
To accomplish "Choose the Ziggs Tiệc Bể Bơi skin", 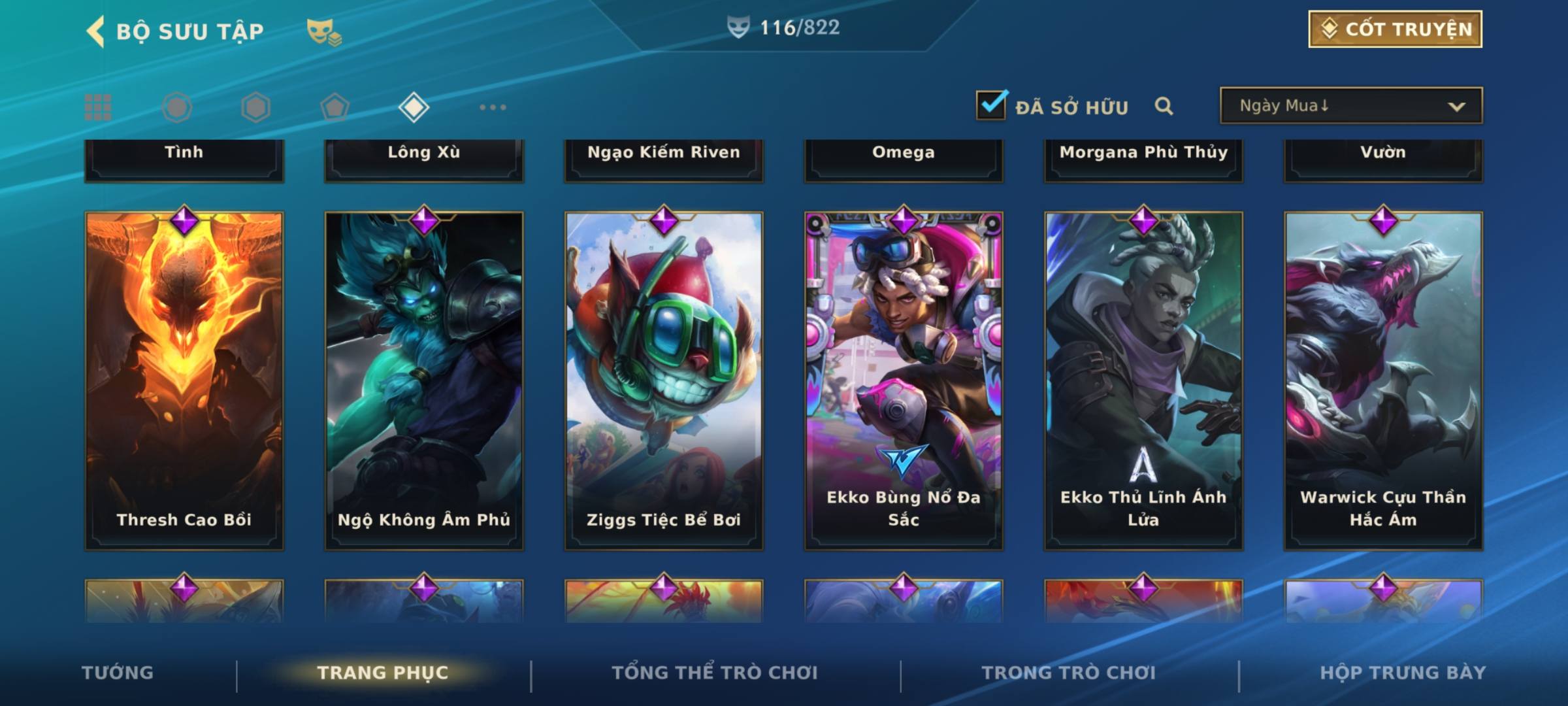I will (x=664, y=380).
